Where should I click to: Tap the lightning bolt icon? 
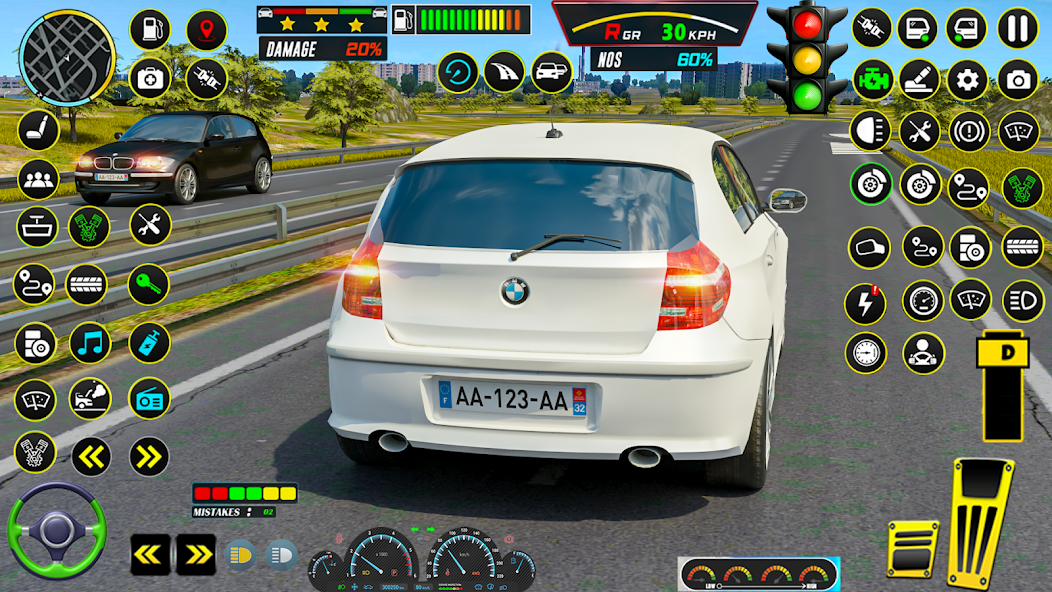[x=866, y=301]
